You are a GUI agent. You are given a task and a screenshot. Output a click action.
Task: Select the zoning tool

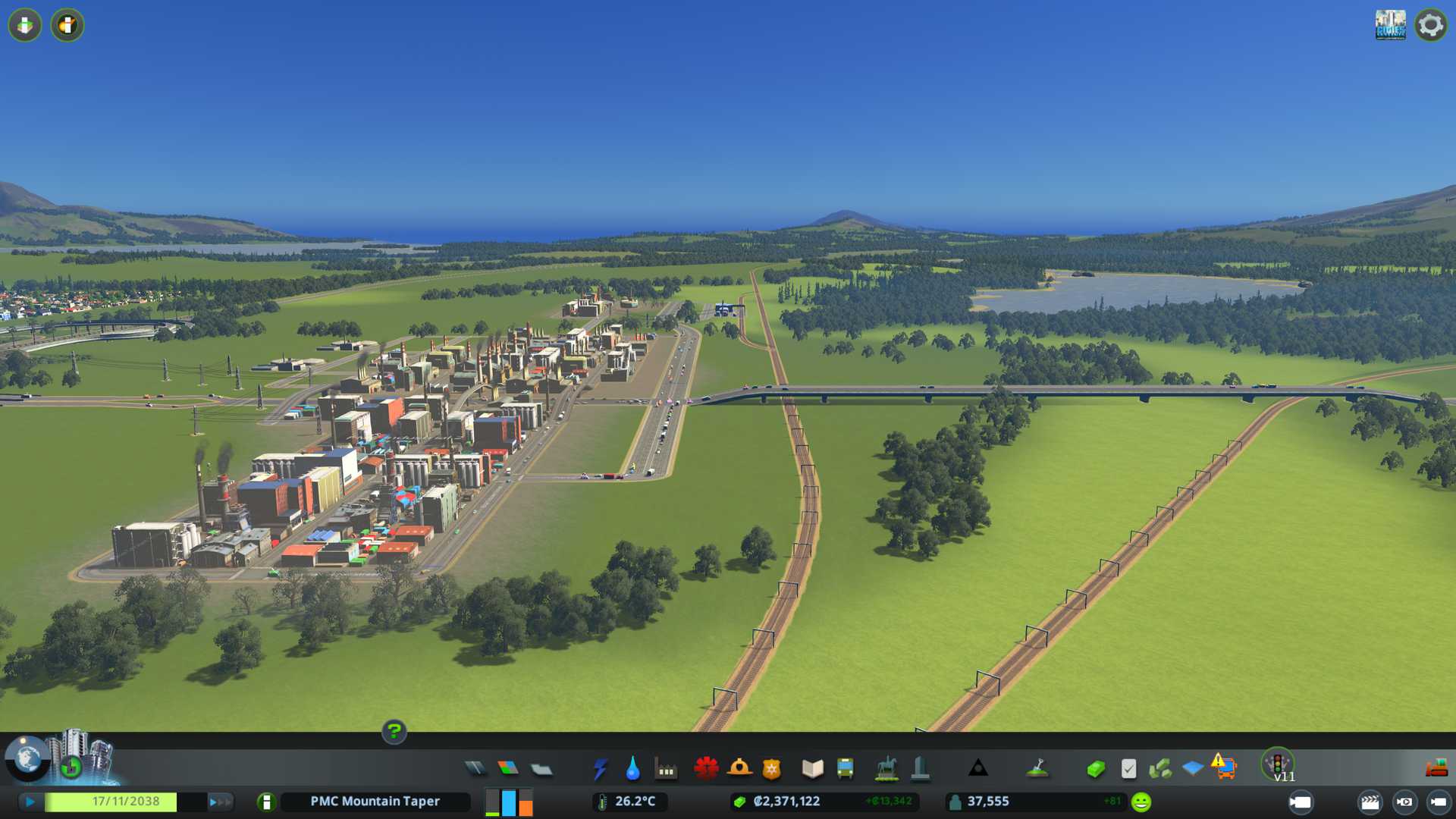click(x=508, y=769)
